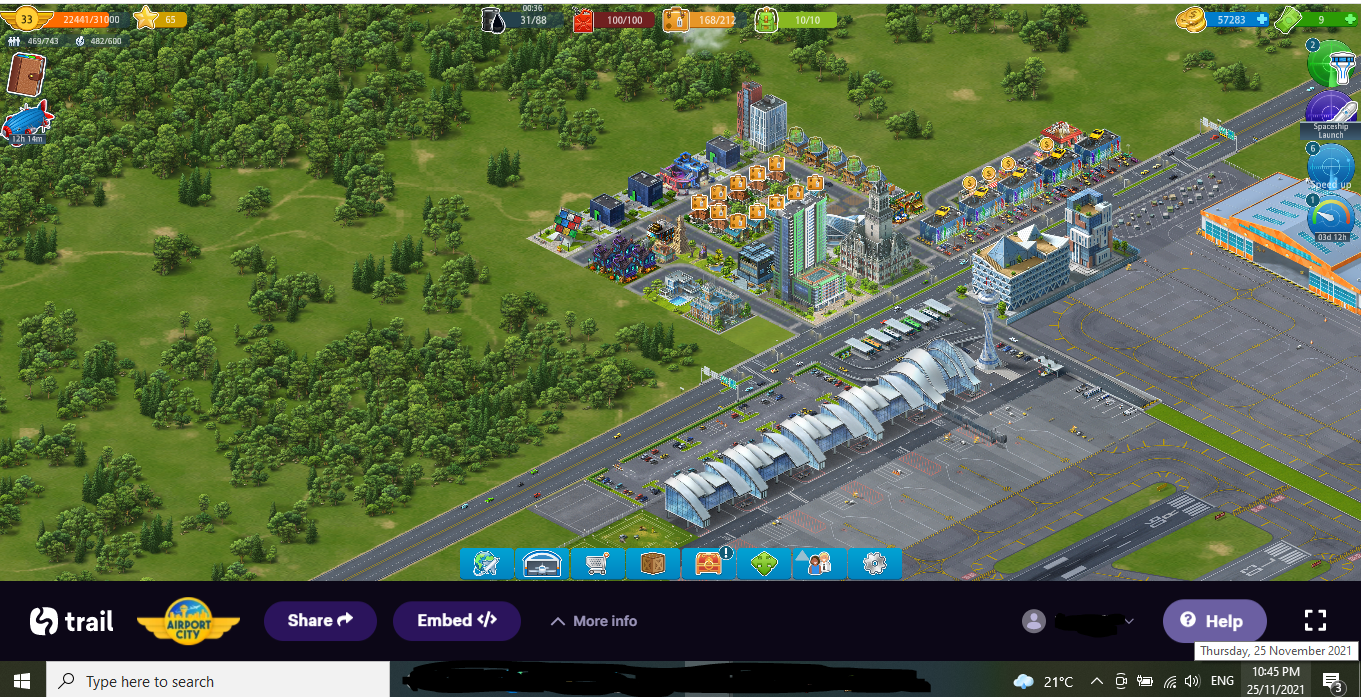Open the airplane hangar menu
The image size is (1361, 697).
click(x=543, y=564)
